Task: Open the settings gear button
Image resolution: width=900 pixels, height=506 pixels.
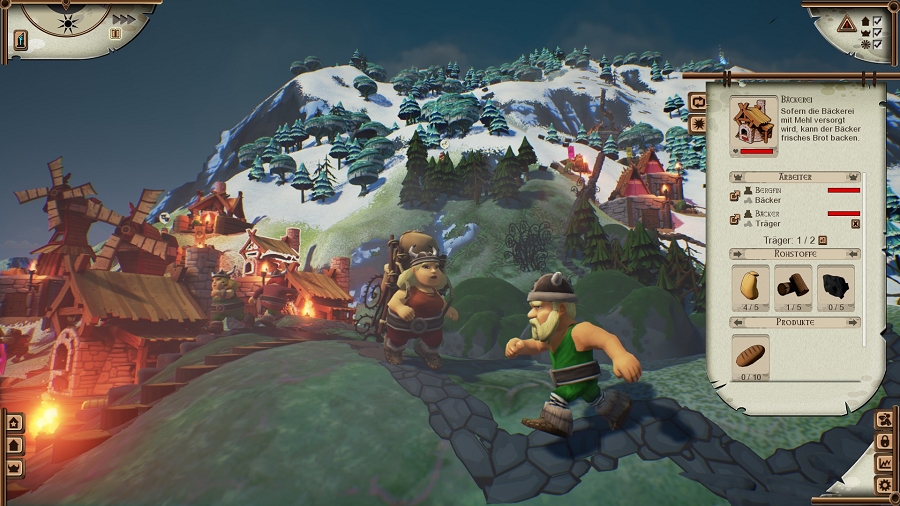Action: pyautogui.click(x=885, y=486)
